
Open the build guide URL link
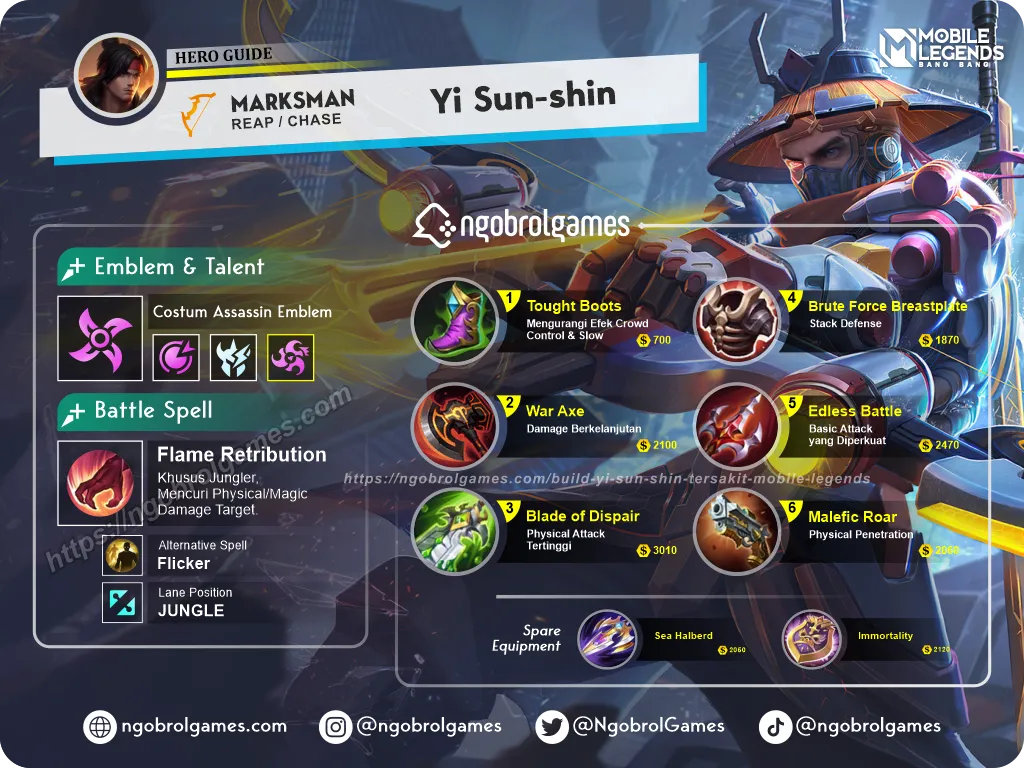(607, 479)
